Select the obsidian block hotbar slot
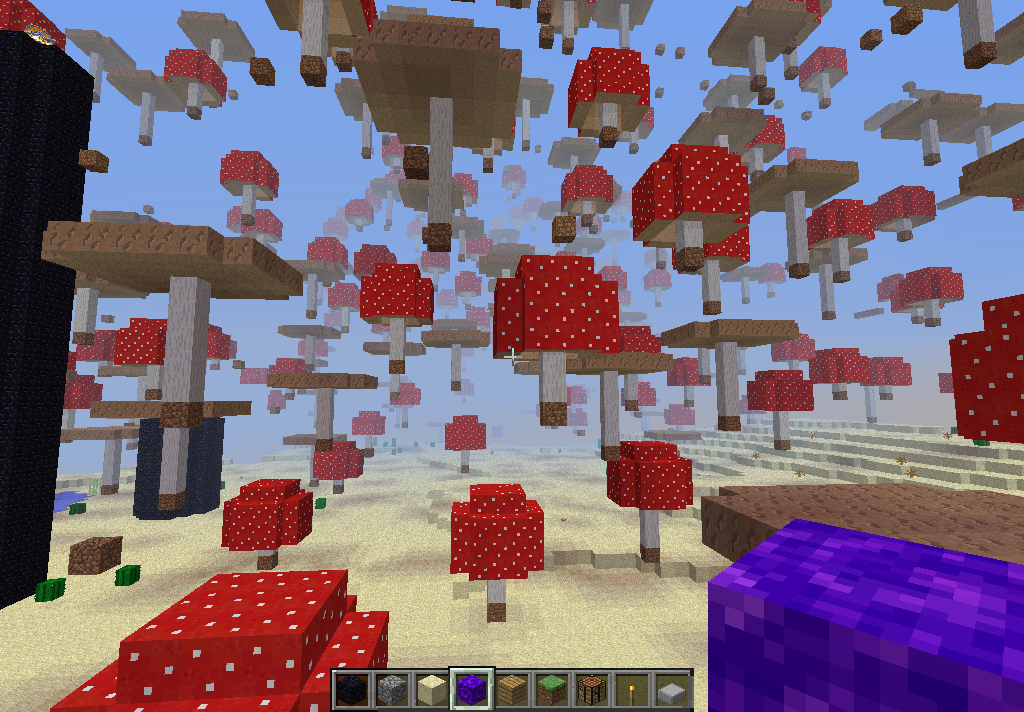 click(351, 689)
